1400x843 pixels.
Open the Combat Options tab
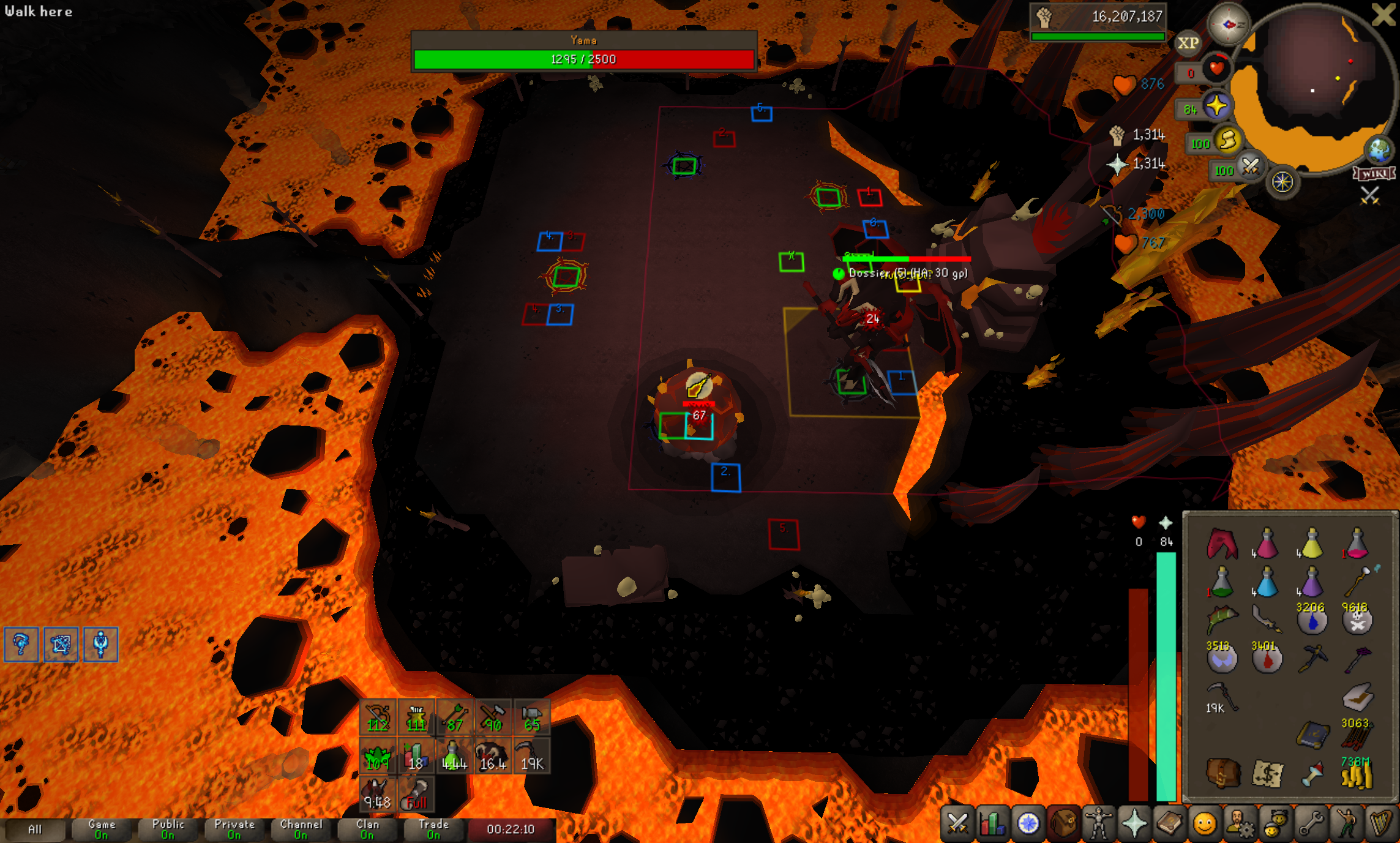(957, 823)
